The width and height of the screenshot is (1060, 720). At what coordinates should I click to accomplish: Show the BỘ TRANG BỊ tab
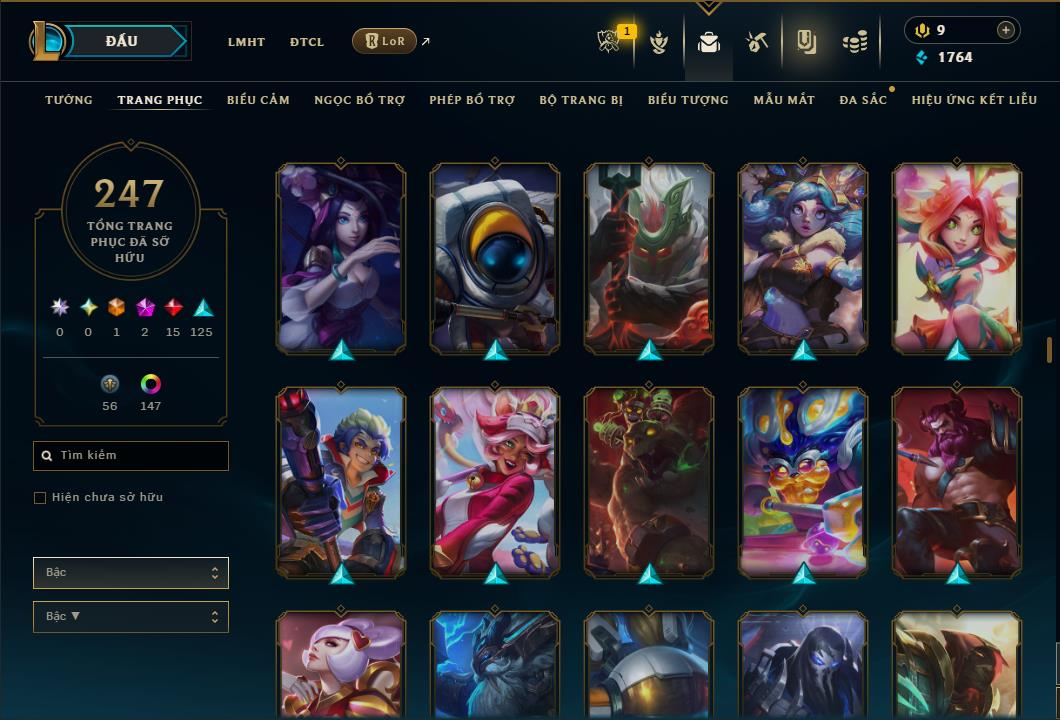[x=581, y=100]
